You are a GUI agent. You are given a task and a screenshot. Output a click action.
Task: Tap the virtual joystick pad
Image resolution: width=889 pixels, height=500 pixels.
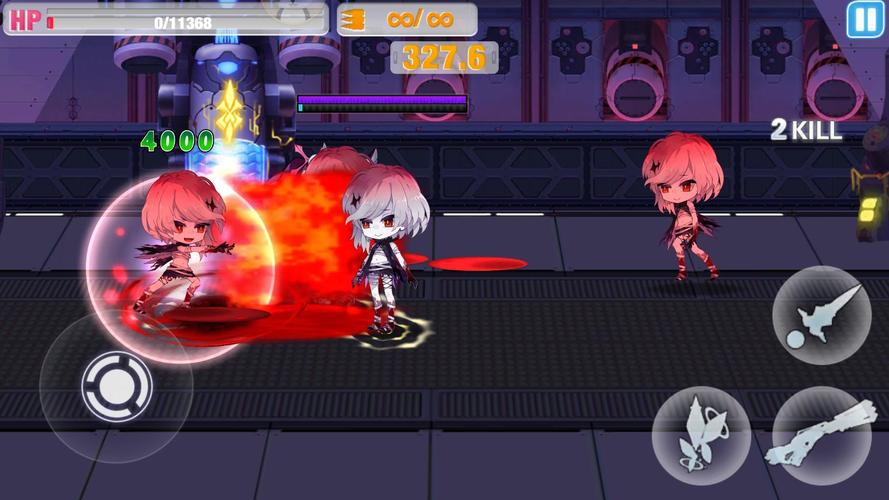pos(116,386)
